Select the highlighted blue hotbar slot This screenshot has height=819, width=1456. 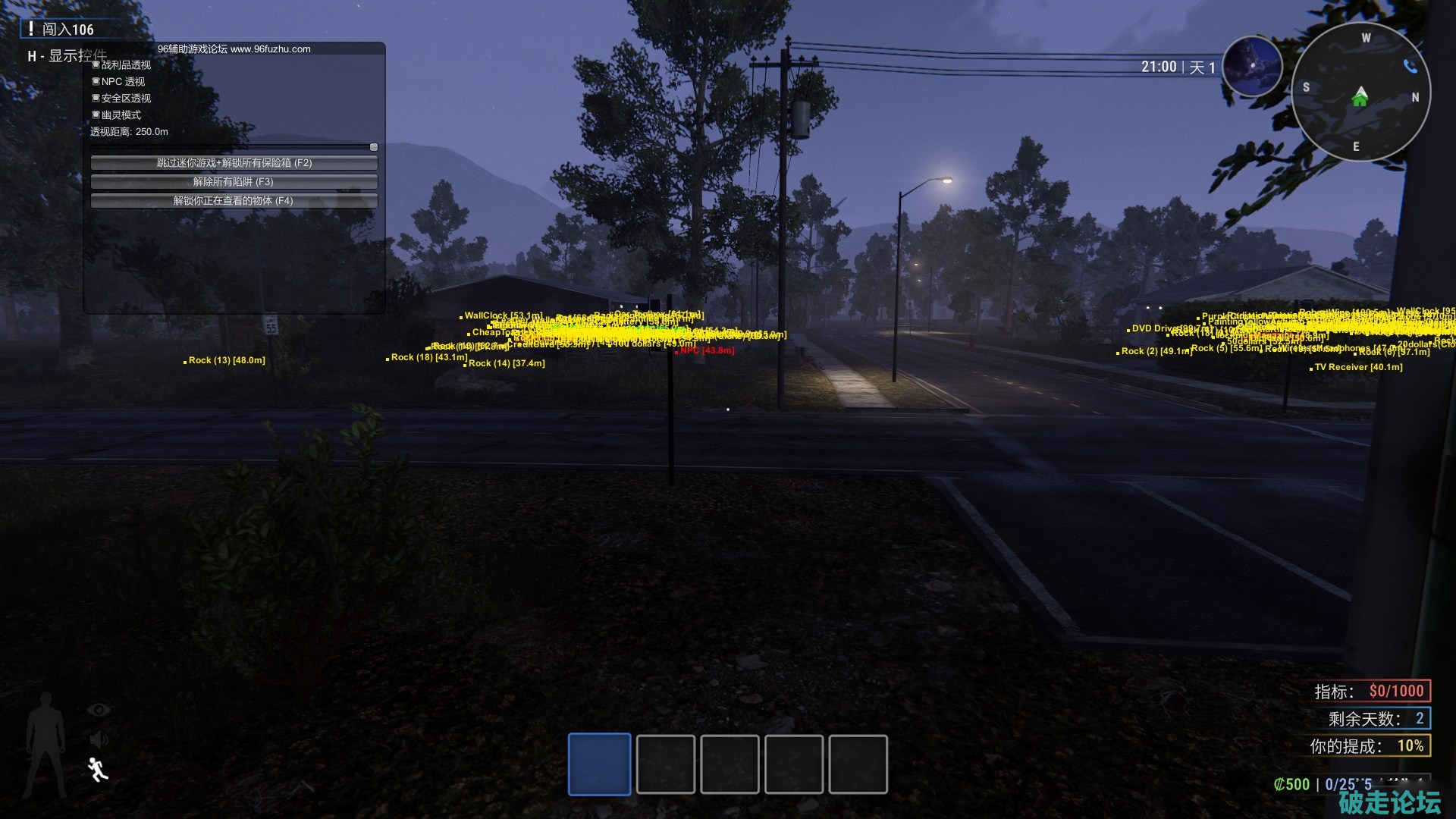pos(599,764)
